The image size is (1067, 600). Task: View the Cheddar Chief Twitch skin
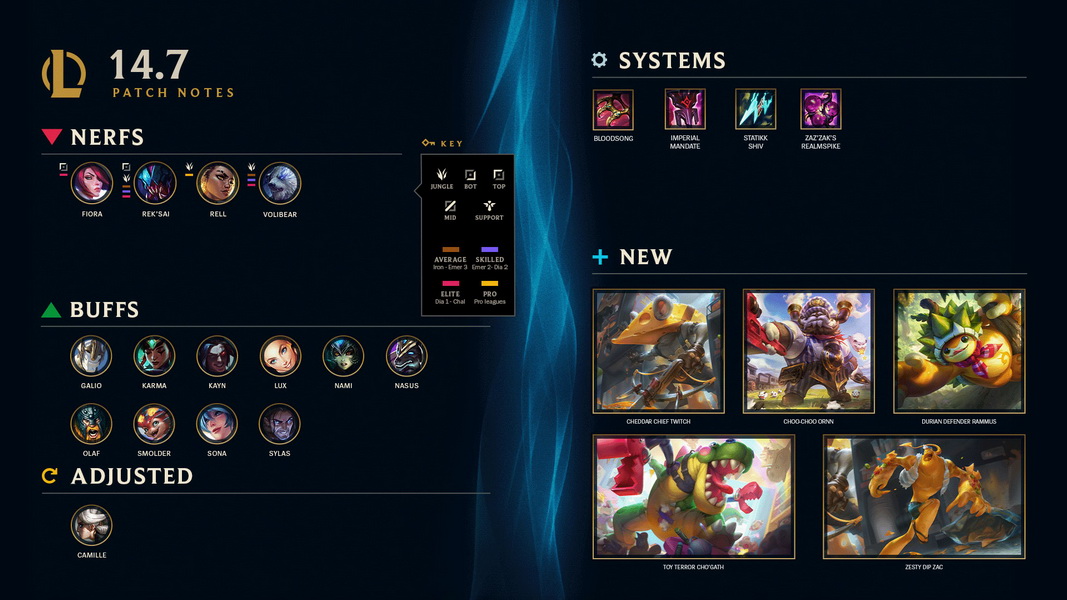point(659,351)
